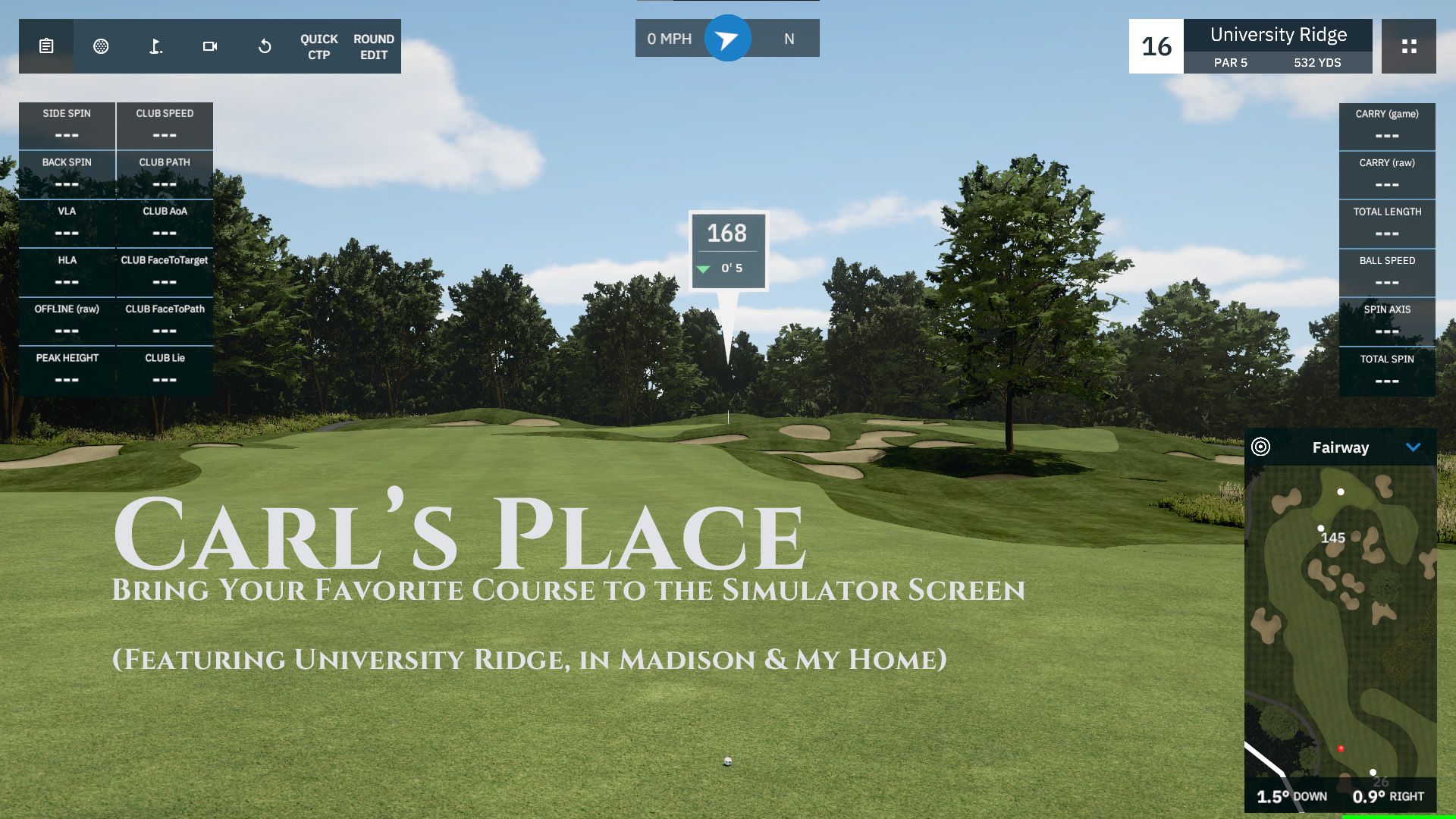
Task: Click the flag pin icon in the toolbar
Action: pos(155,46)
